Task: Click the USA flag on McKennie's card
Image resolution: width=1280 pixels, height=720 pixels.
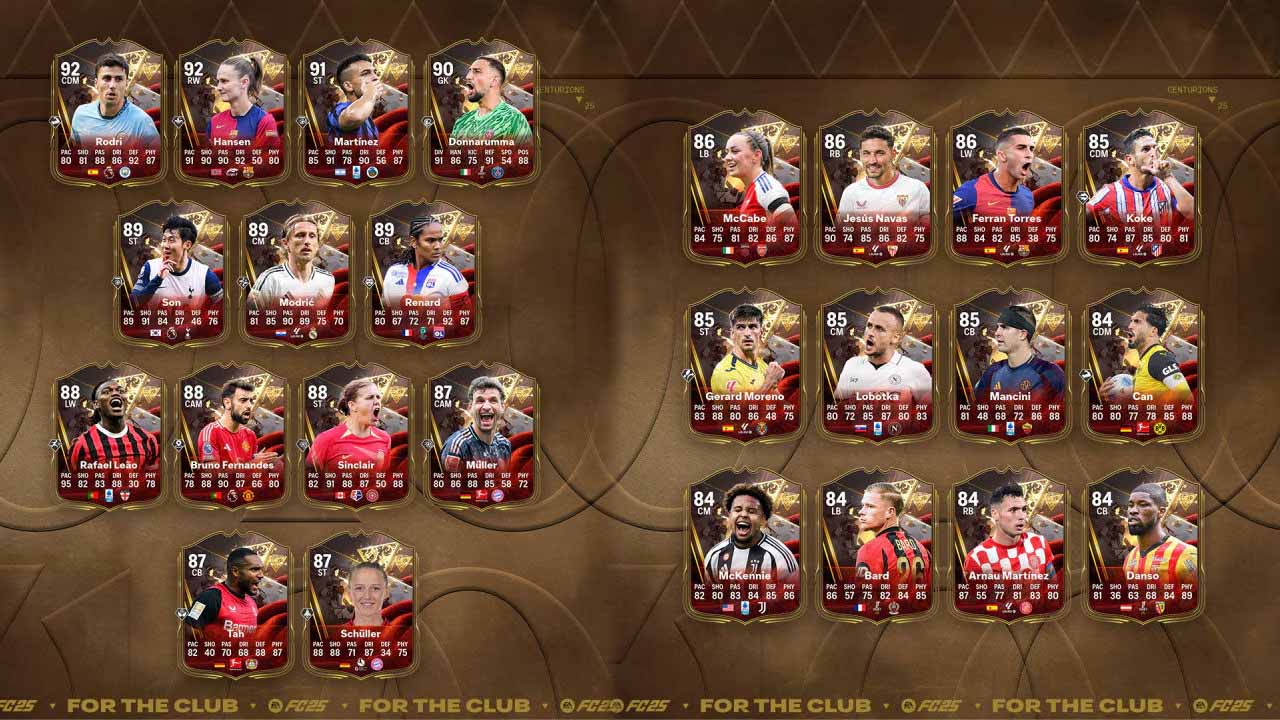Action: [726, 609]
